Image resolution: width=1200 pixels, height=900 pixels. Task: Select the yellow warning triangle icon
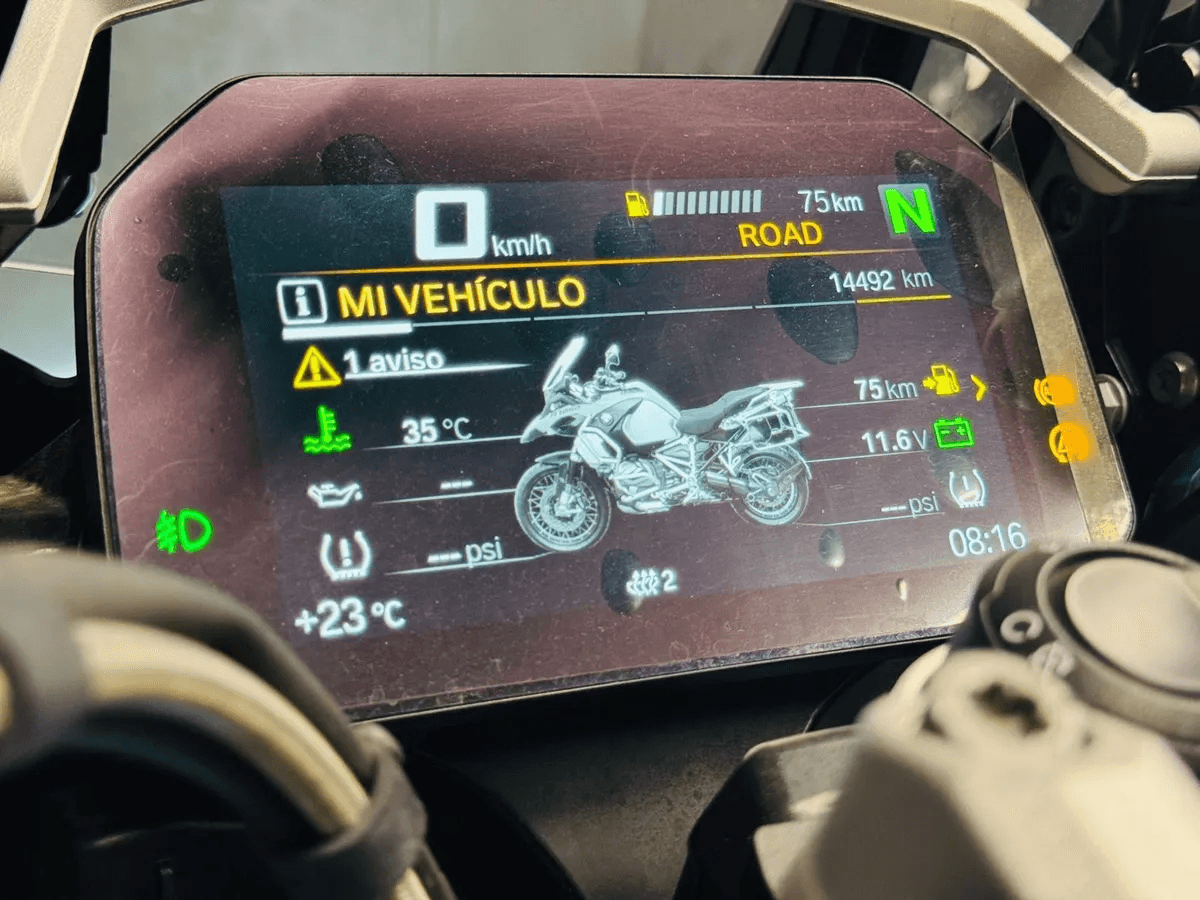pos(317,367)
